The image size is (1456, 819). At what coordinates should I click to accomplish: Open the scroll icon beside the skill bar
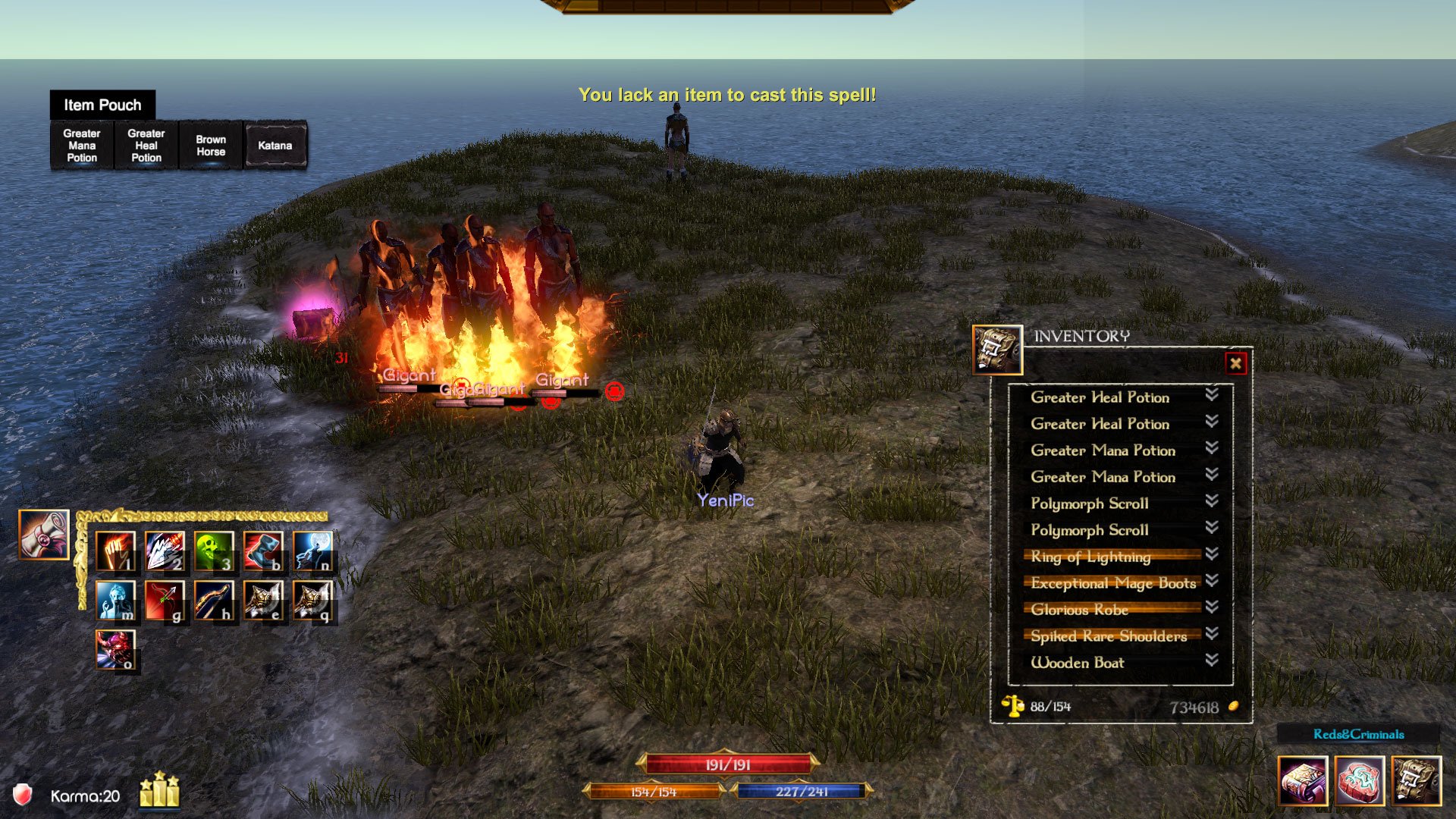[44, 535]
